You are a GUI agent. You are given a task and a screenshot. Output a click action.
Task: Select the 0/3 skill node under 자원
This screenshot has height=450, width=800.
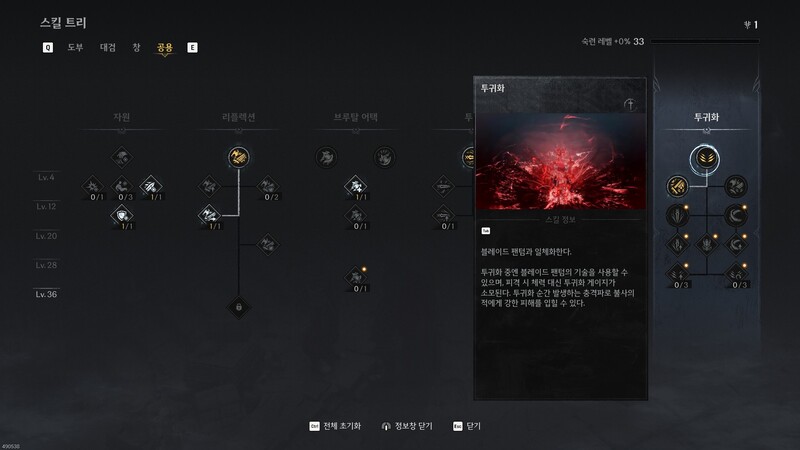coord(122,185)
